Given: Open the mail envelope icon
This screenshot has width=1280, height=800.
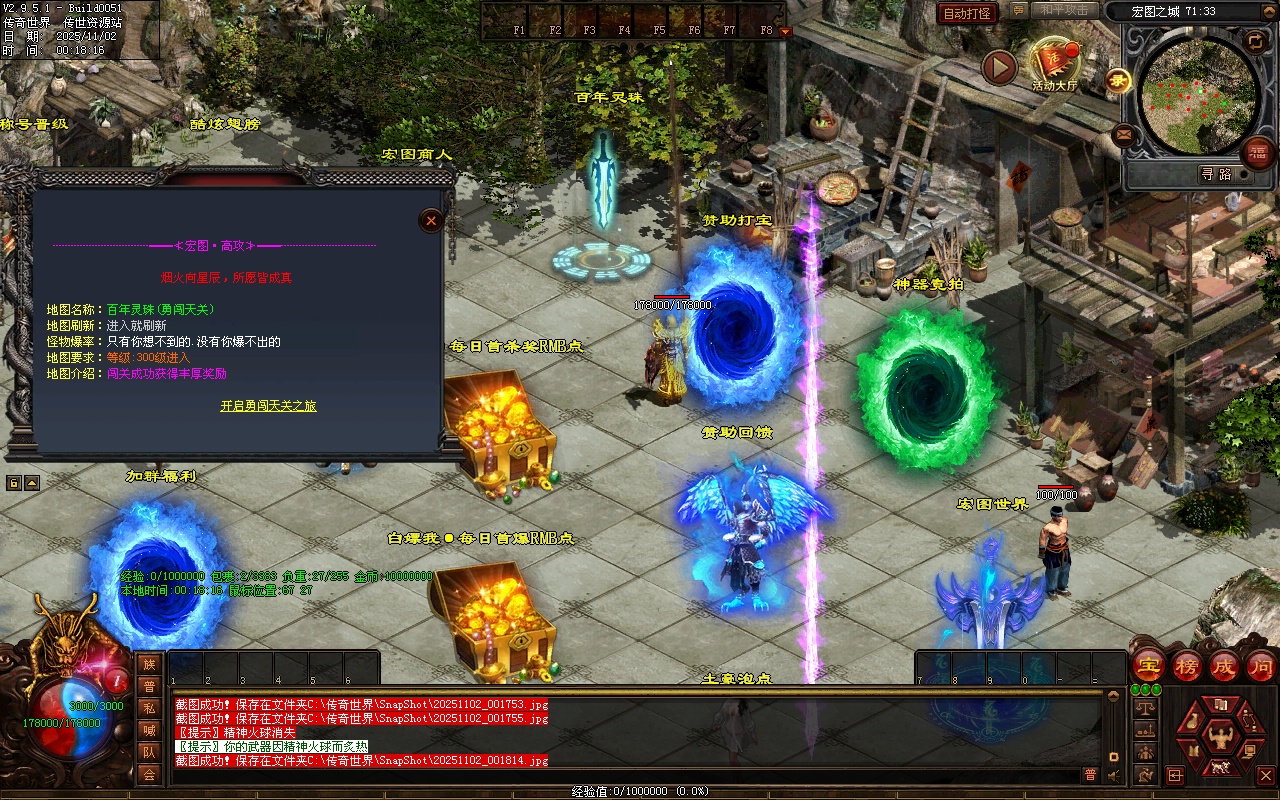Looking at the screenshot, I should point(1124,133).
